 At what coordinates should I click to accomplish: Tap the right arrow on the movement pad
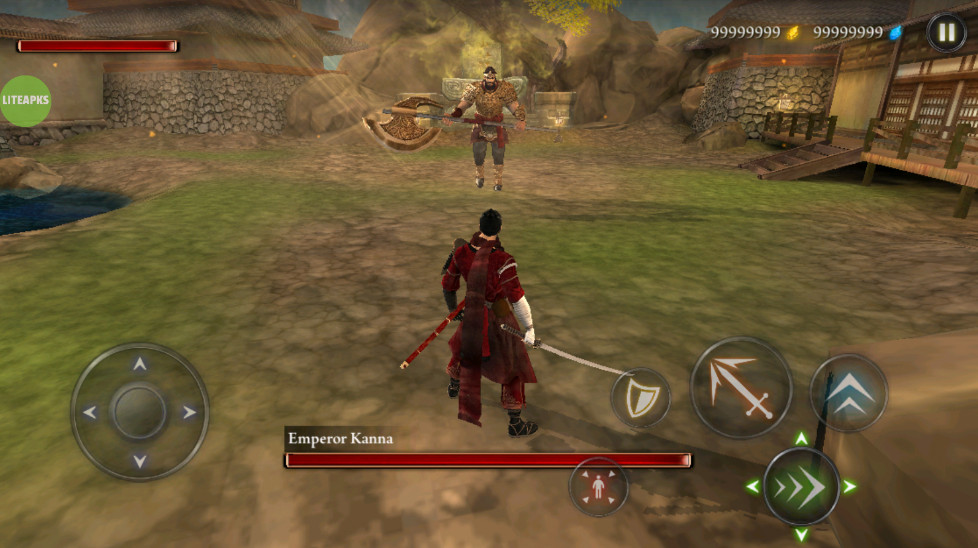pos(188,412)
